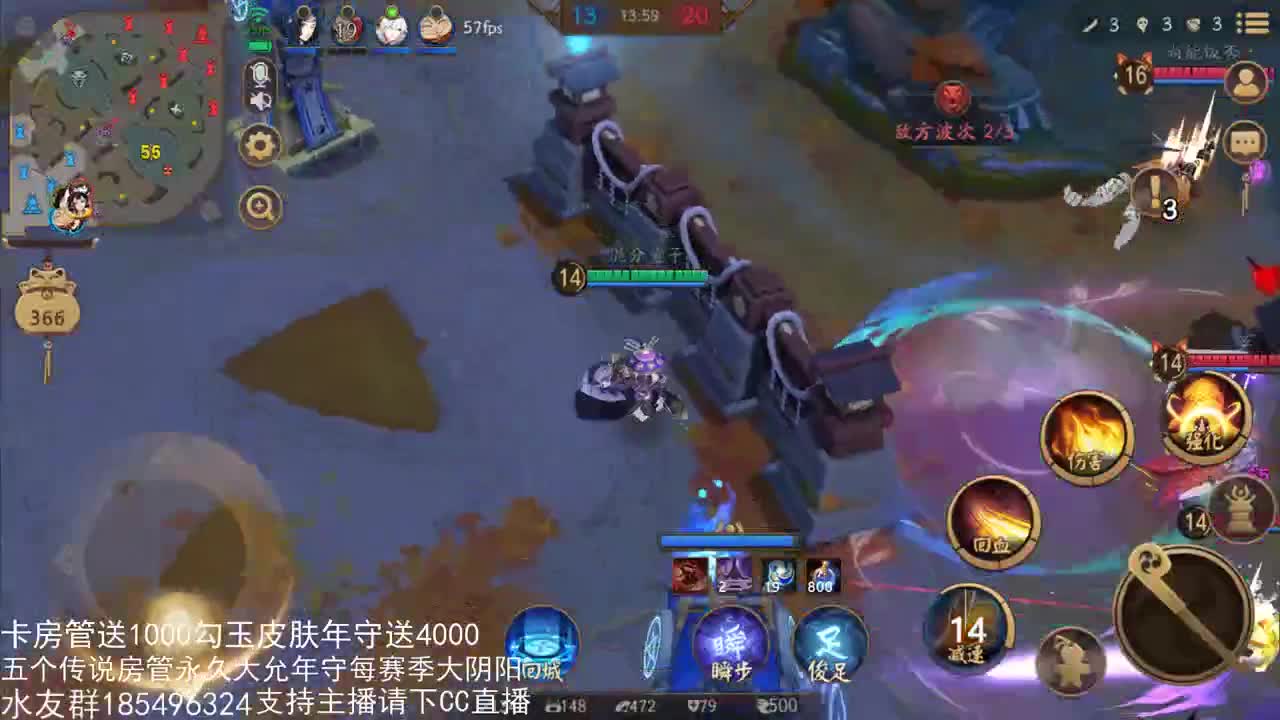Screen dimensions: 1280x720
Task: Open the settings gear menu
Action: coord(258,144)
